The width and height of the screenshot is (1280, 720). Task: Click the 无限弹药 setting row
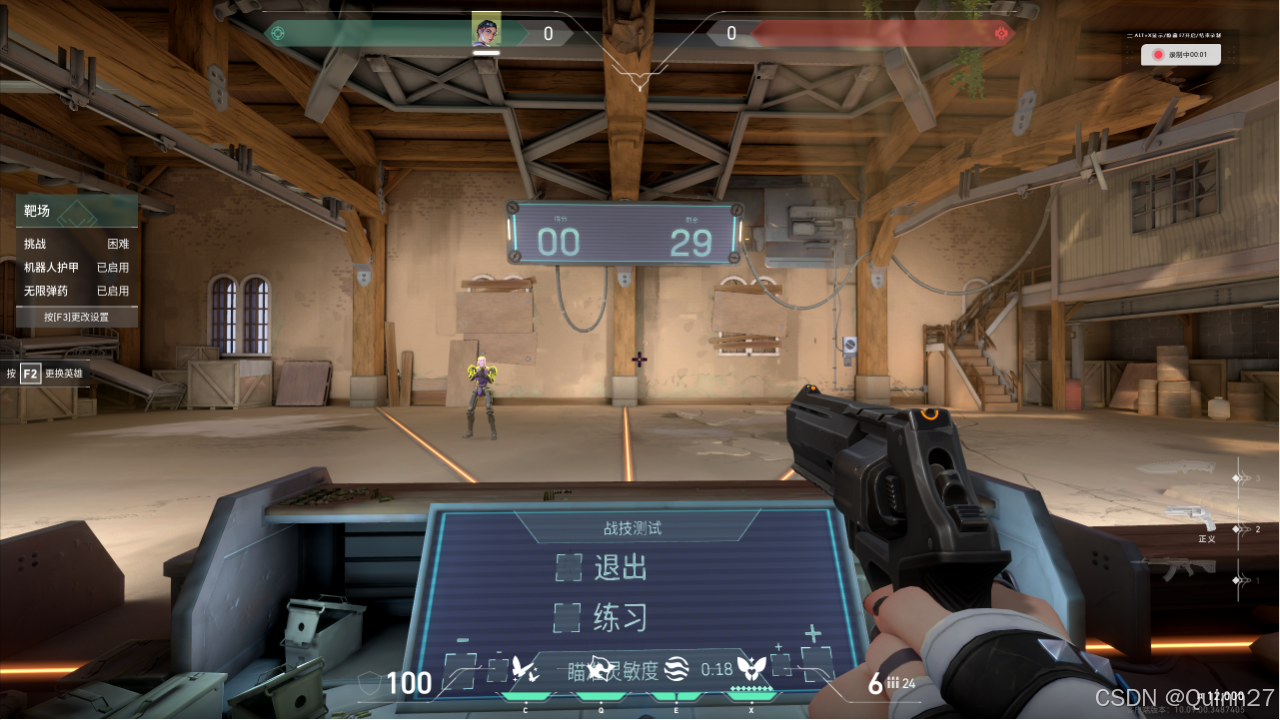pos(76,291)
